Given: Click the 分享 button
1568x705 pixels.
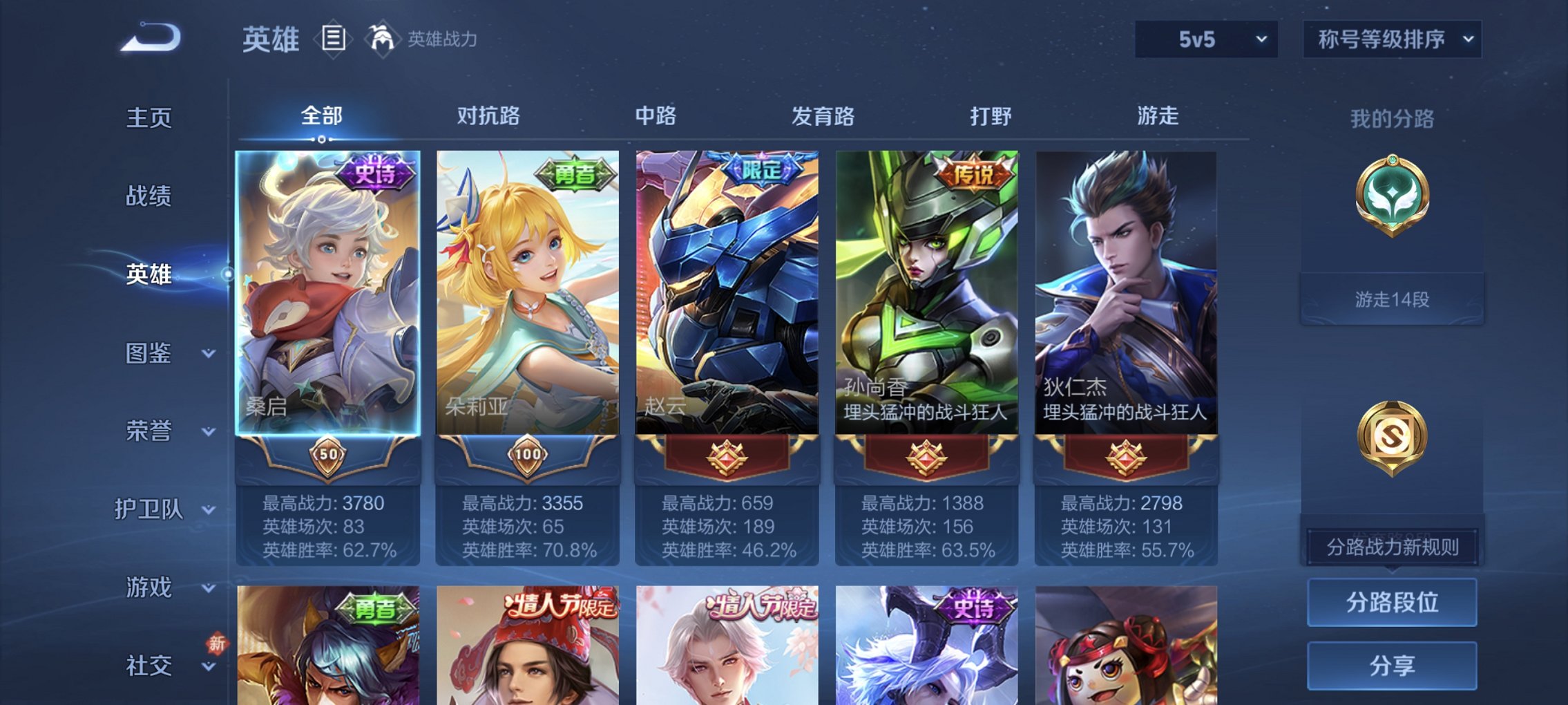Looking at the screenshot, I should tap(1391, 665).
